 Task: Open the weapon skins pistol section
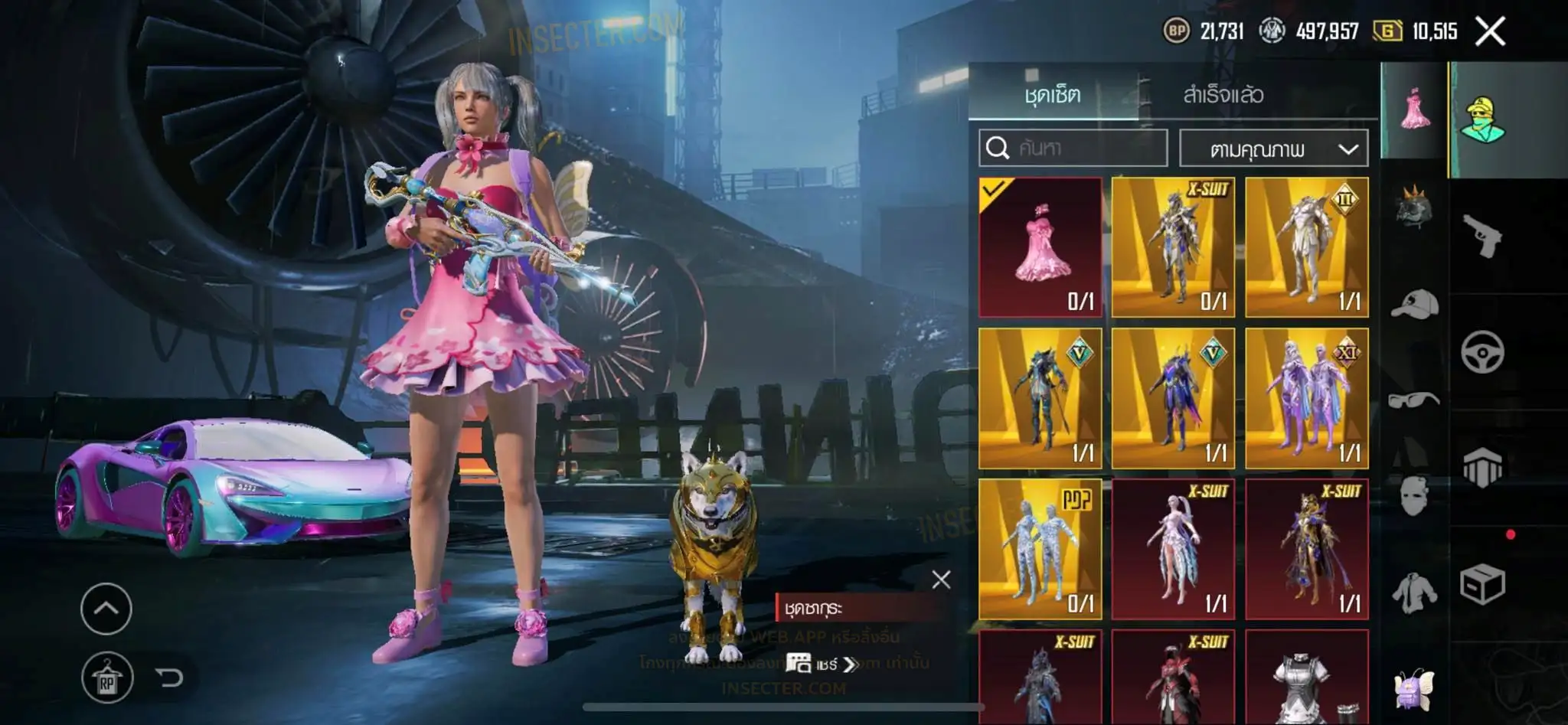[1482, 237]
